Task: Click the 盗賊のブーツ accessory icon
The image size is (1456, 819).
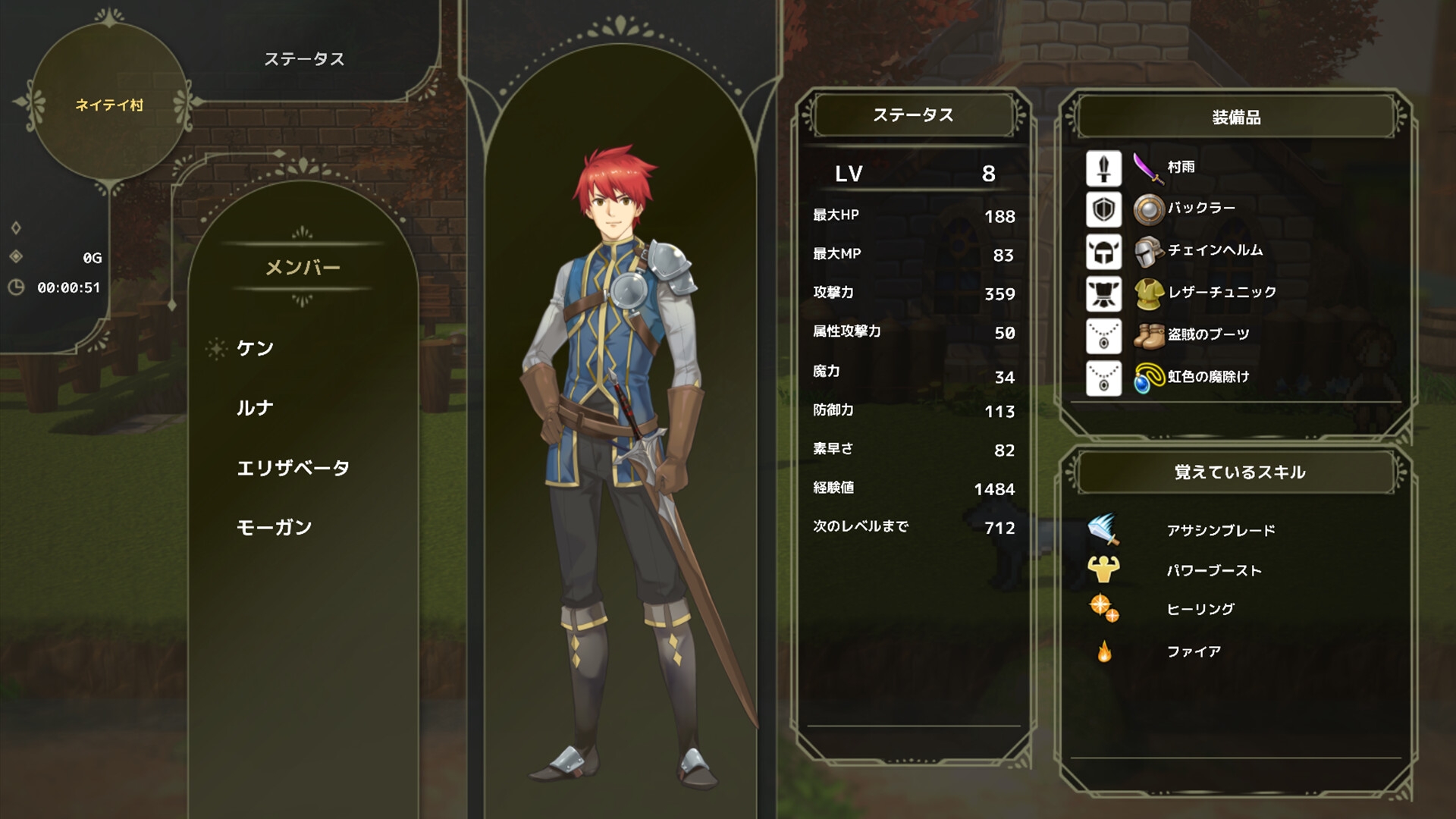Action: (x=1147, y=334)
